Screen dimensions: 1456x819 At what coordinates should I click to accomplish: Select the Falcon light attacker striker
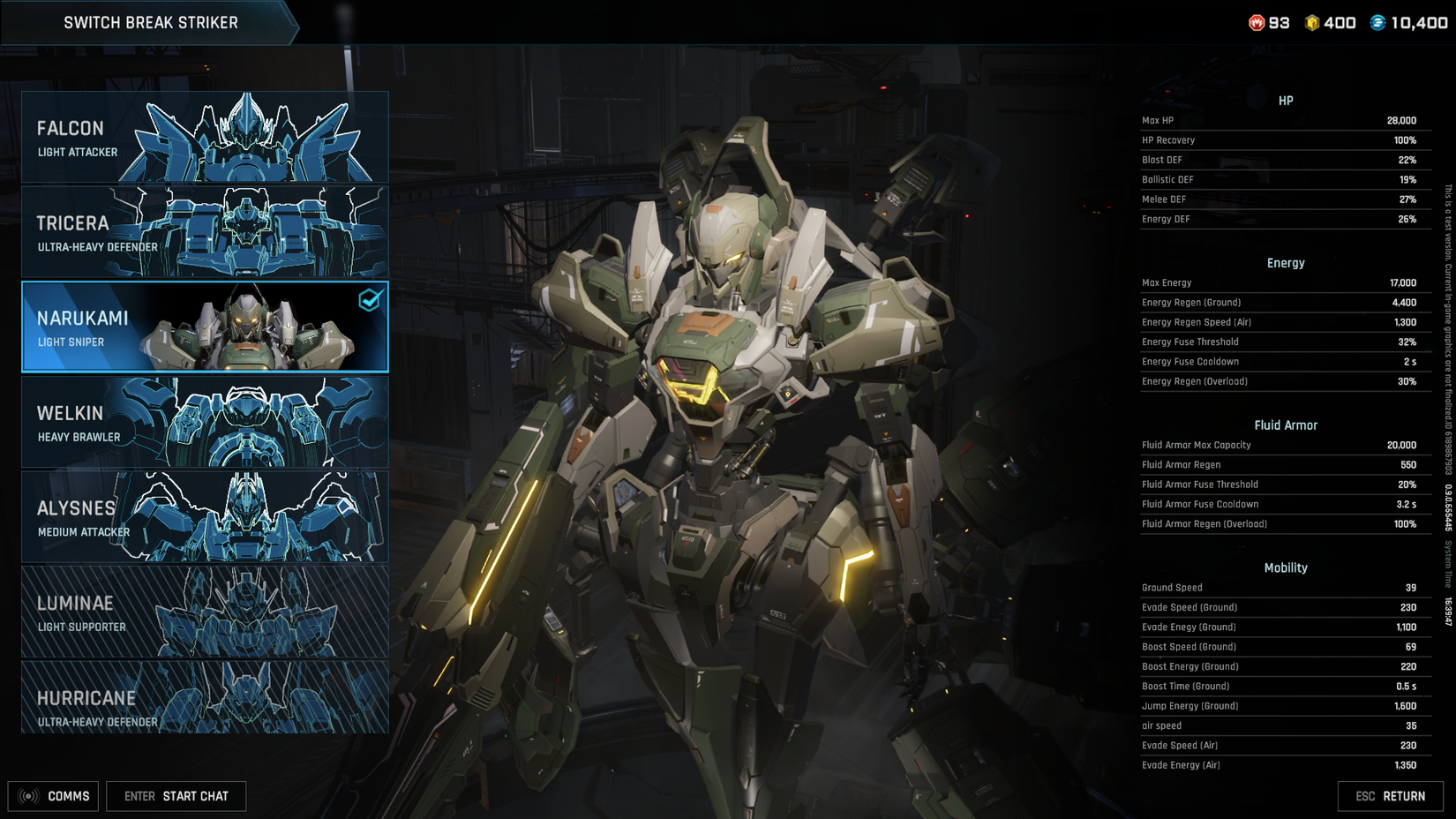(205, 138)
